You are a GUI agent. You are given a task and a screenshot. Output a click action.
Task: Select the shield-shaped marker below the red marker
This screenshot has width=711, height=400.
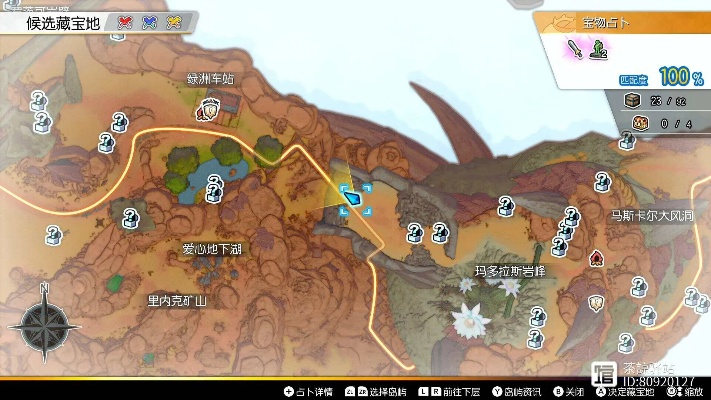pos(597,300)
